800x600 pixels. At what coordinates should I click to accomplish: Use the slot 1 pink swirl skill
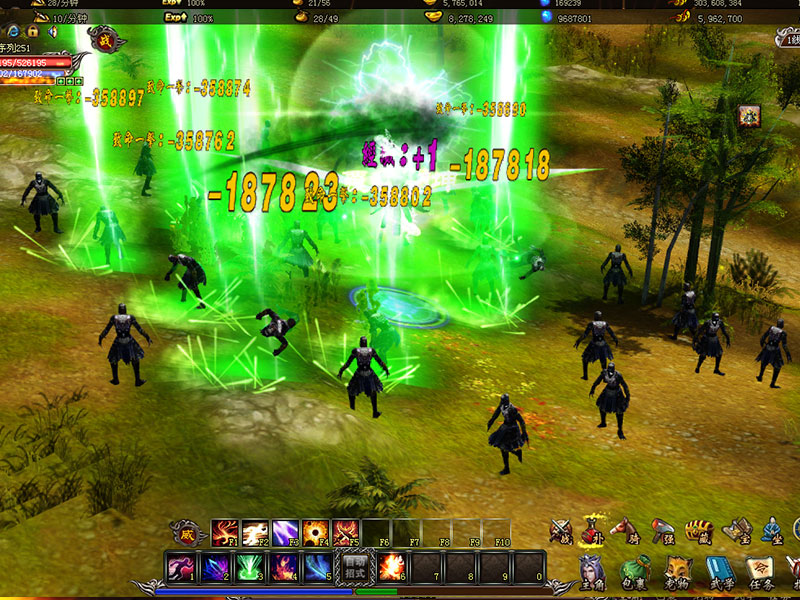[180, 567]
